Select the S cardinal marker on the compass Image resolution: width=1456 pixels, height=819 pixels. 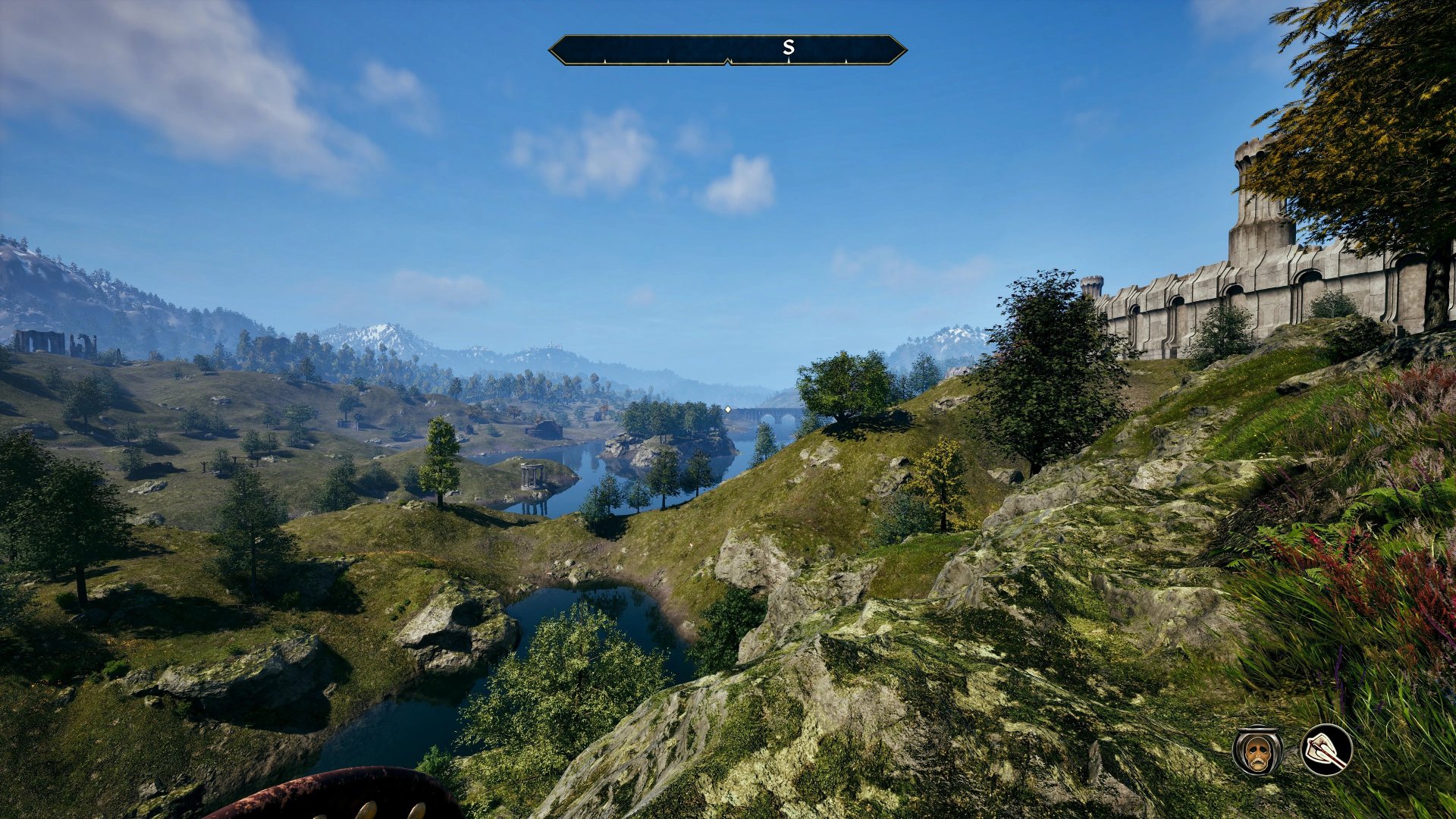tap(789, 46)
